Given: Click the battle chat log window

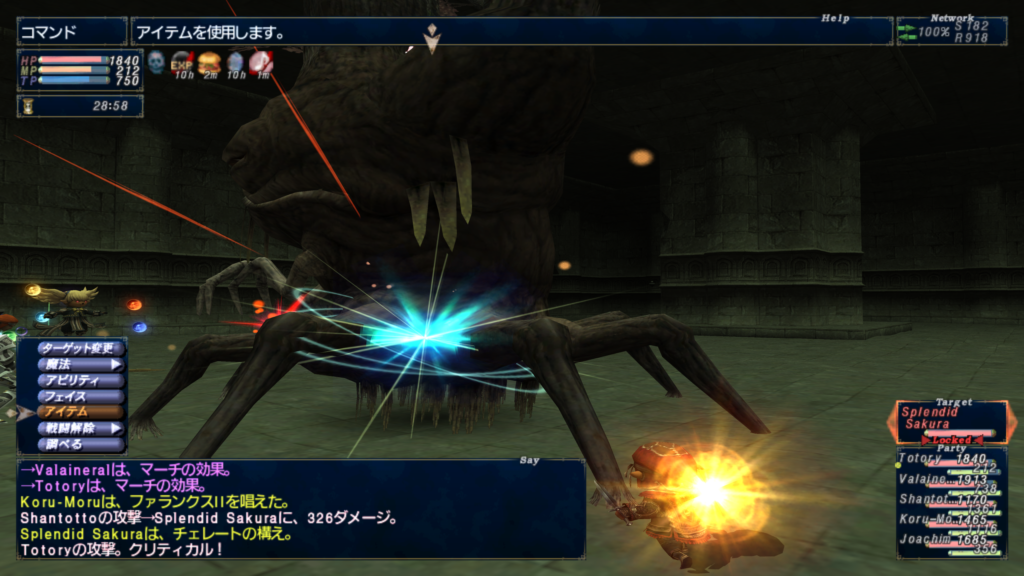Looking at the screenshot, I should click(x=300, y=508).
